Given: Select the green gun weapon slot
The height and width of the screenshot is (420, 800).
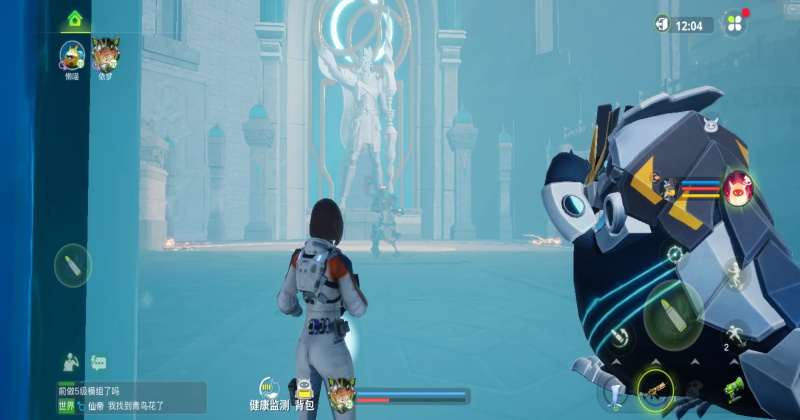Looking at the screenshot, I should pyautogui.click(x=734, y=386).
